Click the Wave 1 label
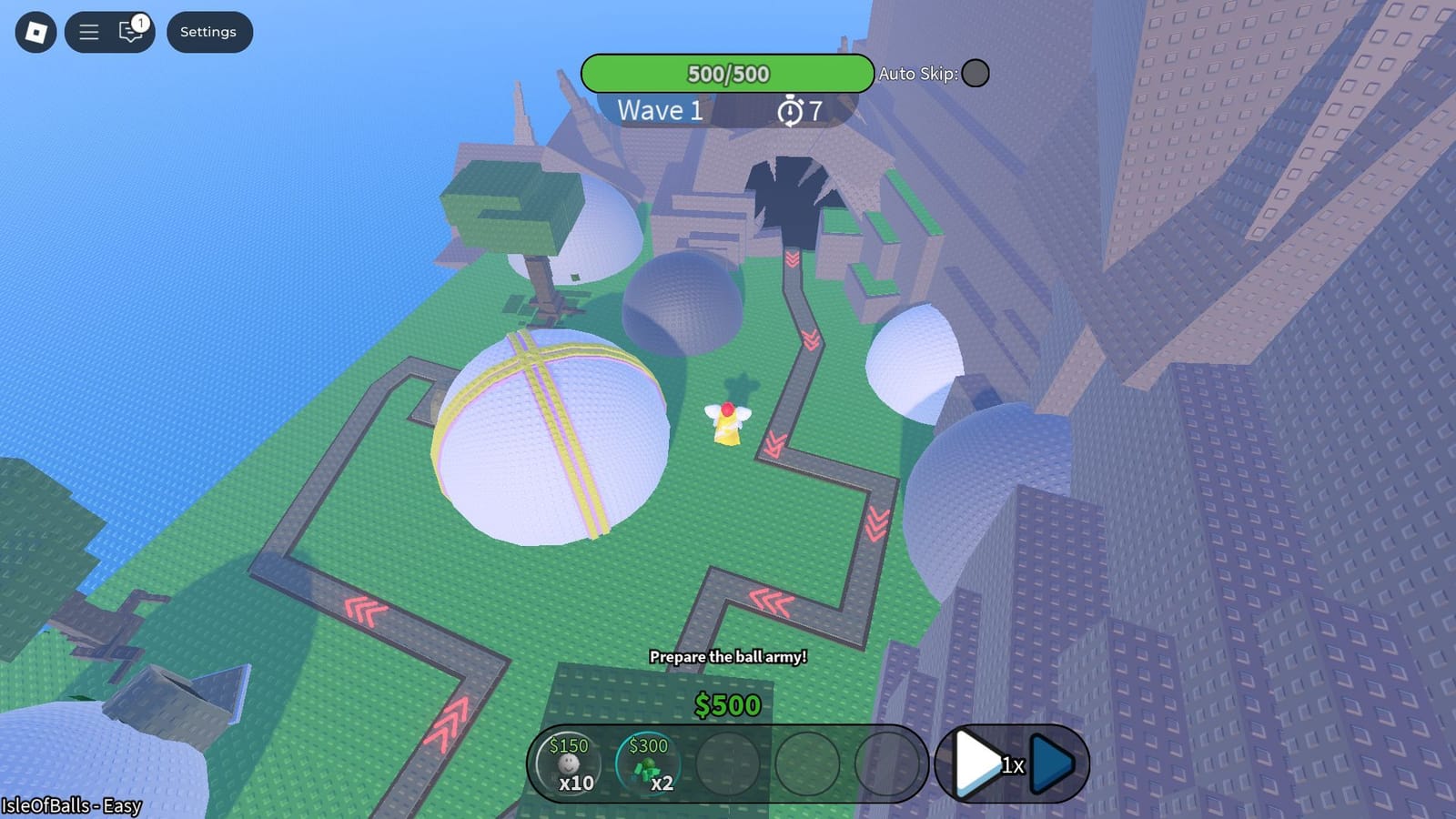This screenshot has height=819, width=1456. [x=659, y=111]
